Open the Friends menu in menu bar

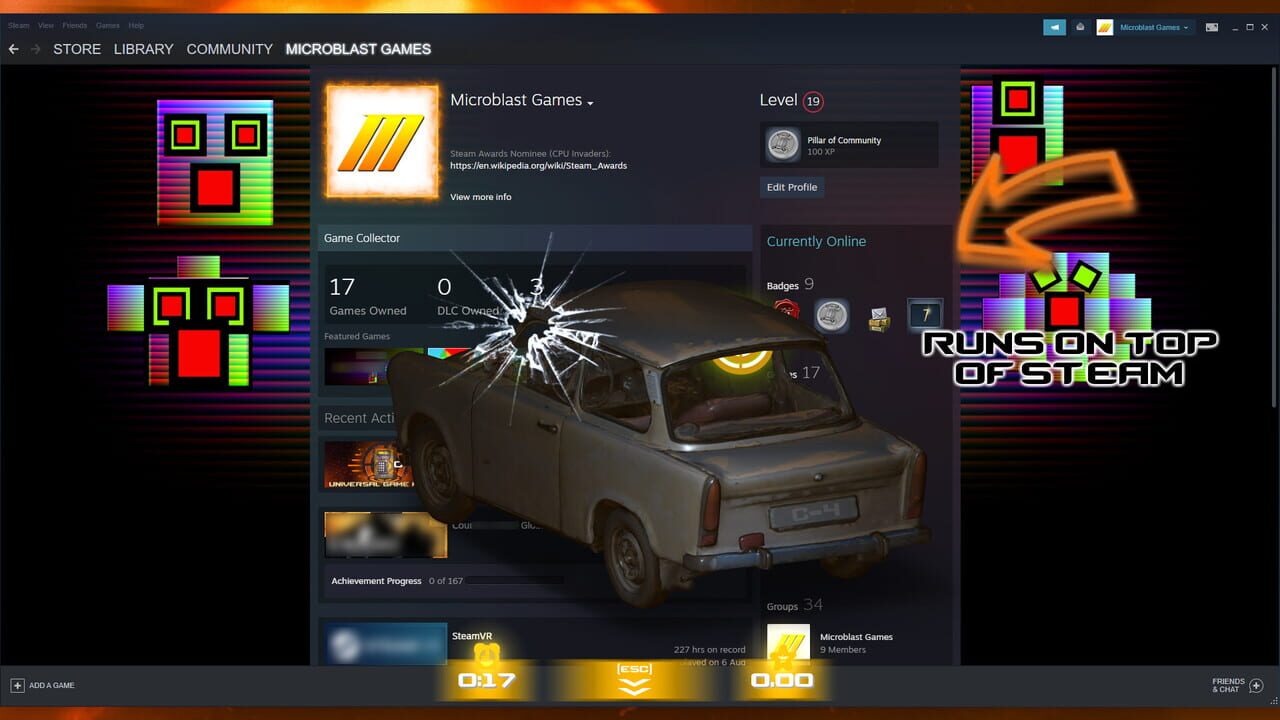74,25
